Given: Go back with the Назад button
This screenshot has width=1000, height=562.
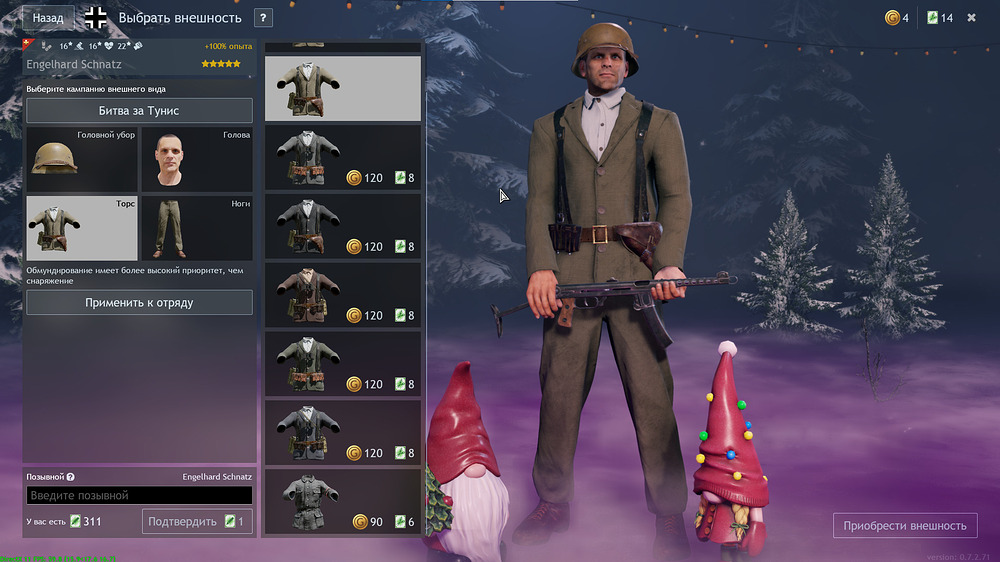Looking at the screenshot, I should [47, 18].
